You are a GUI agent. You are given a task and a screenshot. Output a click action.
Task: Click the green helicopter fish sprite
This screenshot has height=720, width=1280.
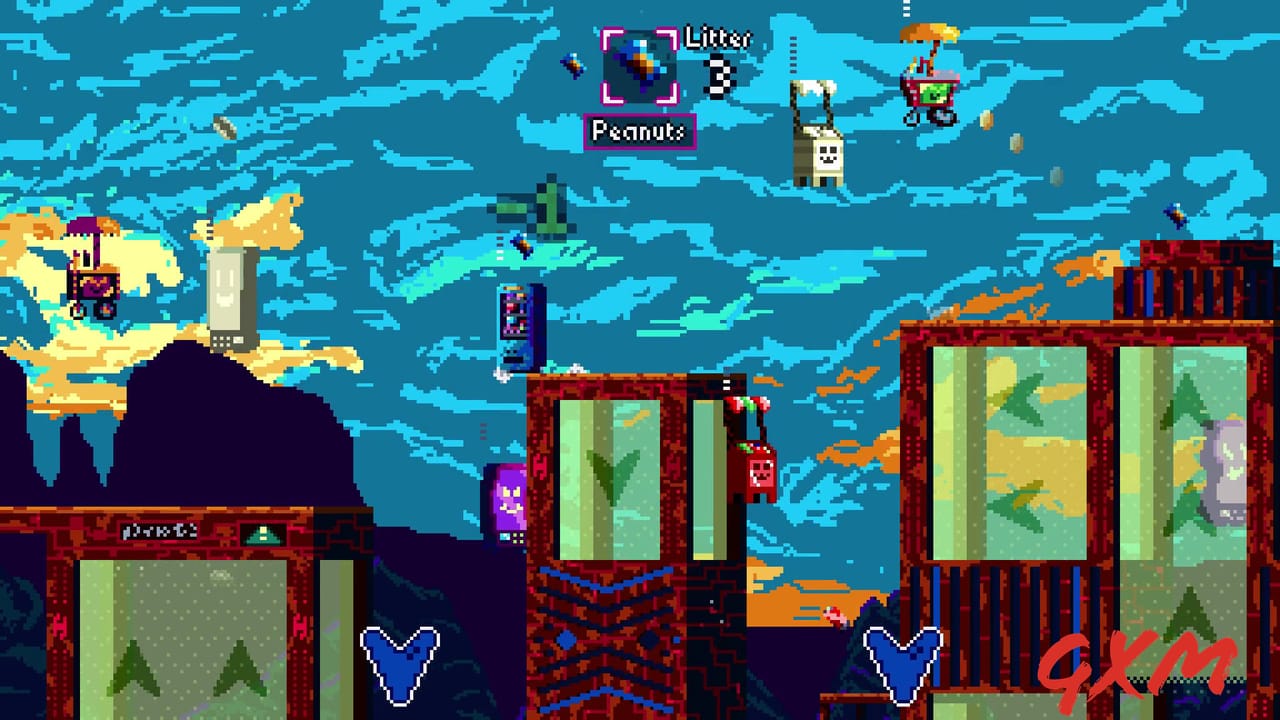535,210
